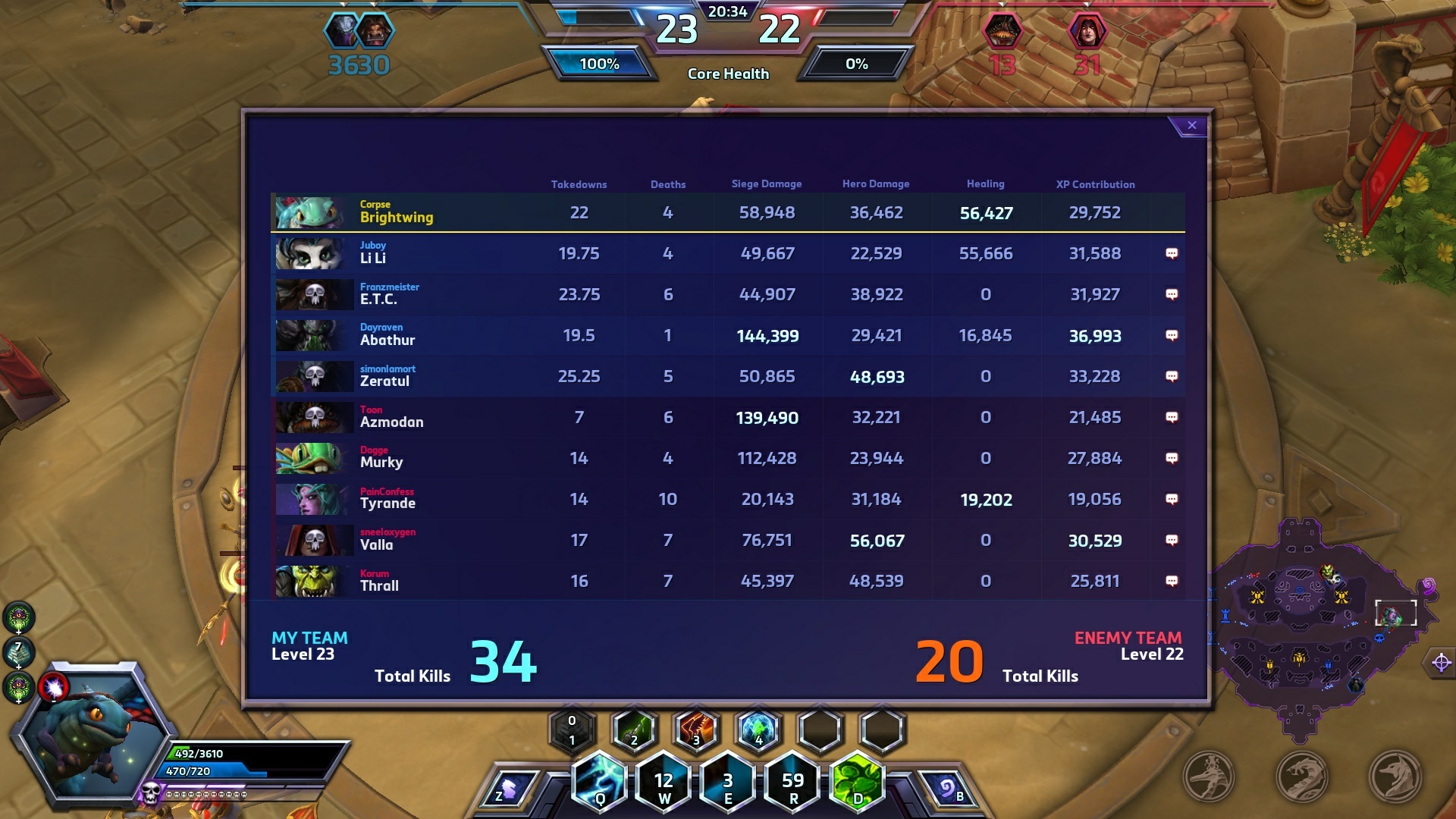Click the chat bubble icon on E.T.C.'s row
The image size is (1456, 819).
pos(1172,294)
